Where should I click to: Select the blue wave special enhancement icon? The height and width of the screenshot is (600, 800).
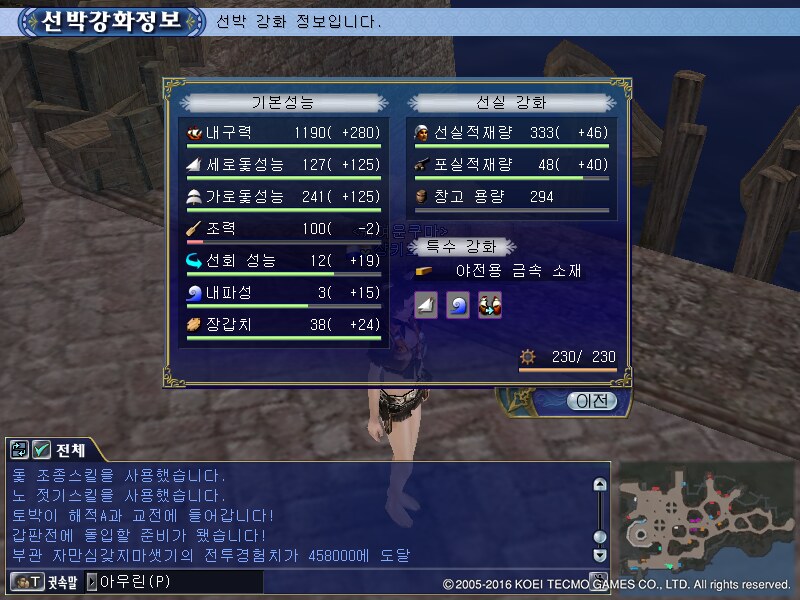coord(458,306)
